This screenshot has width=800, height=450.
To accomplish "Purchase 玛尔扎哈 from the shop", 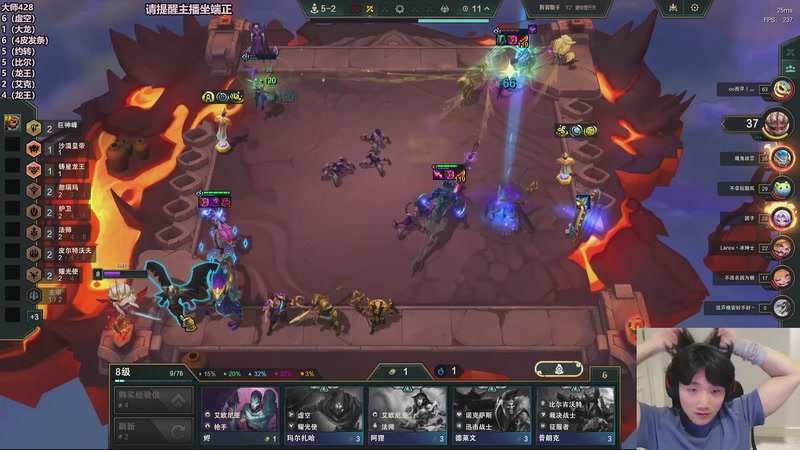I will (323, 415).
